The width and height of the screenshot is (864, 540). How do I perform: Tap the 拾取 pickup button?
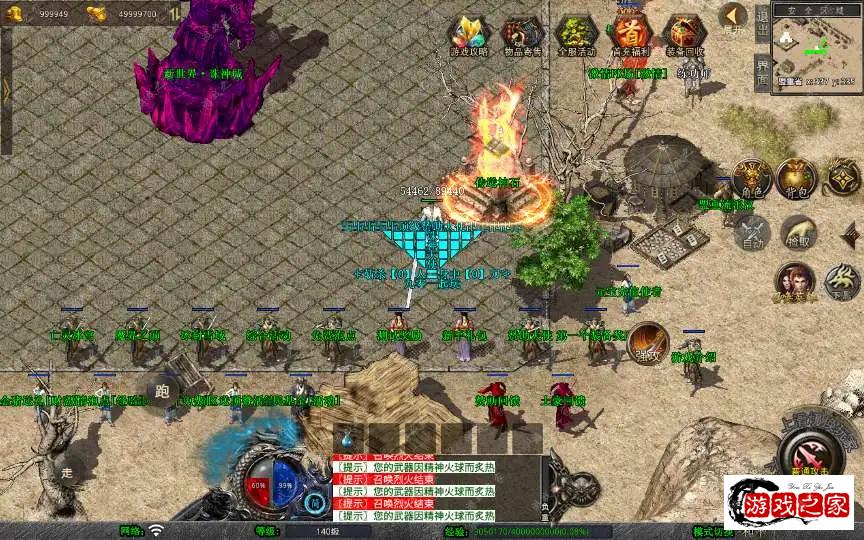coord(797,232)
